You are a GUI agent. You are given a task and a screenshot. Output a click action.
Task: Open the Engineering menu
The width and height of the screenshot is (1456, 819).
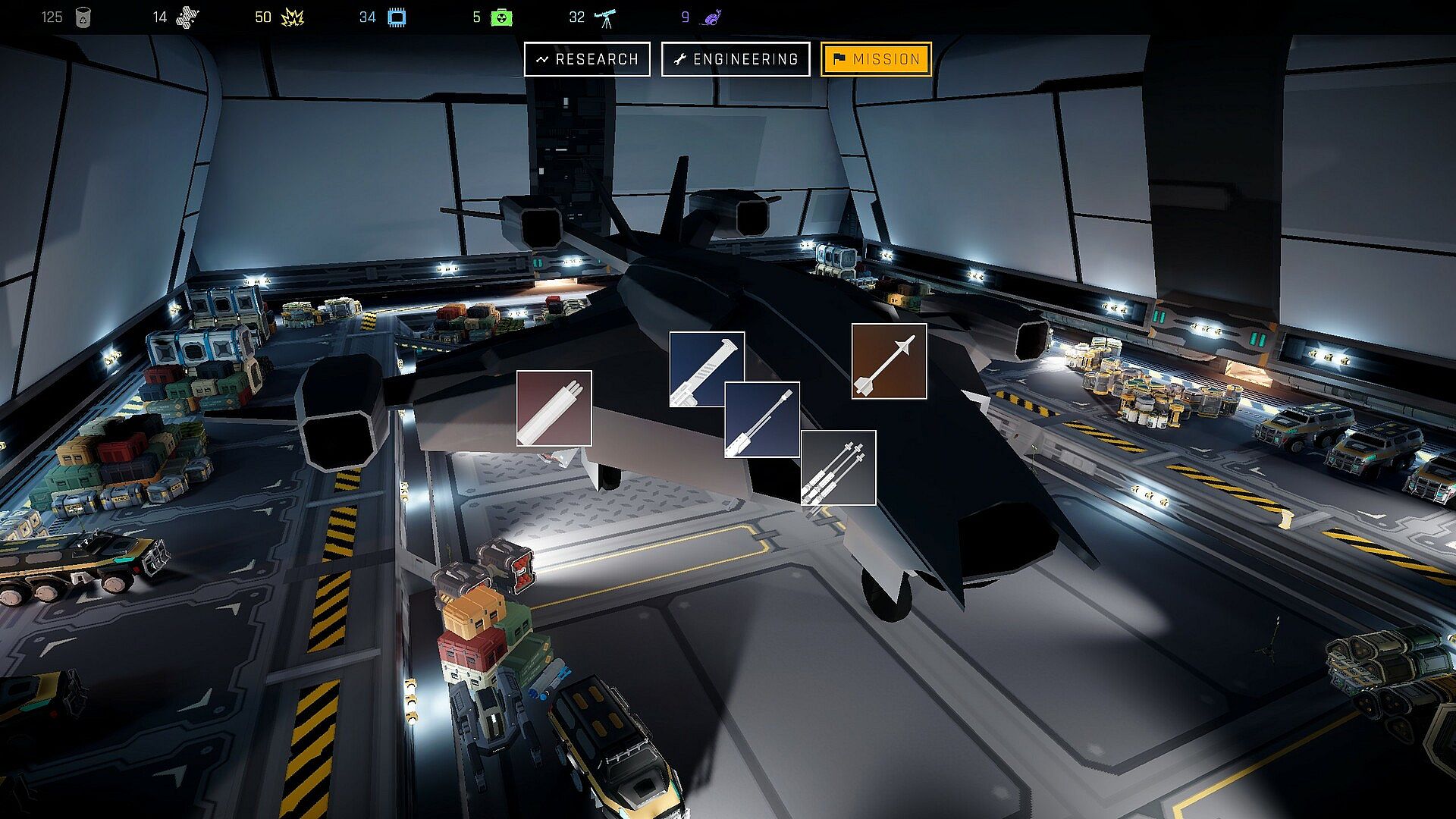(x=736, y=59)
